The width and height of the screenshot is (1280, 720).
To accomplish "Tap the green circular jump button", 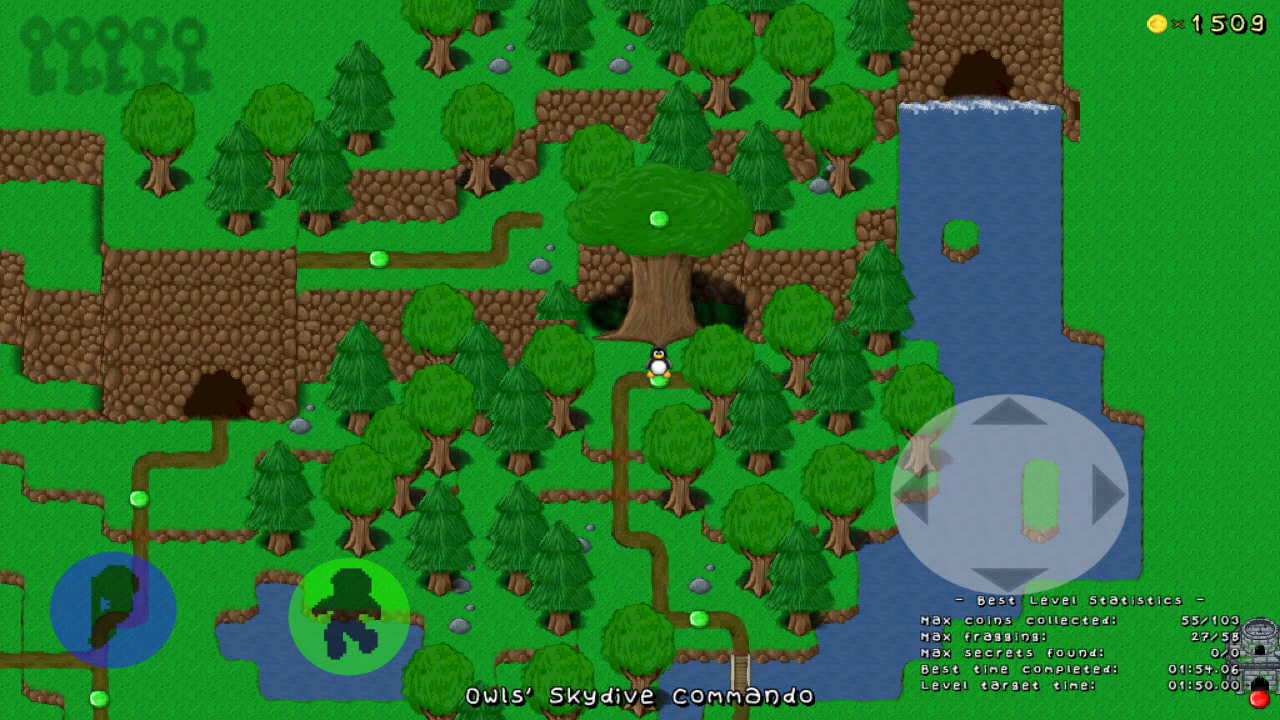I will (x=349, y=616).
